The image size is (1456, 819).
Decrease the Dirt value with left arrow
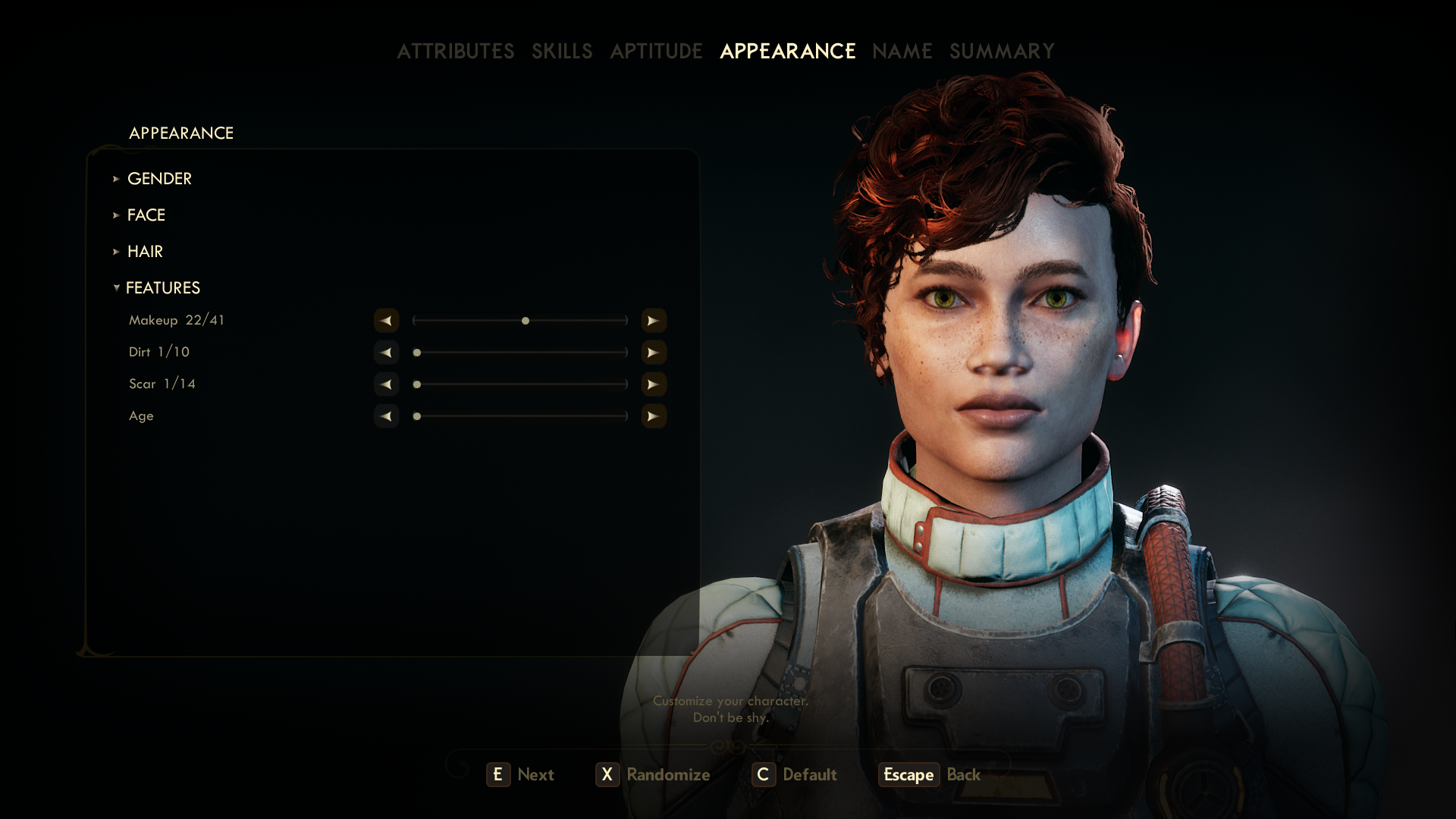click(x=386, y=353)
